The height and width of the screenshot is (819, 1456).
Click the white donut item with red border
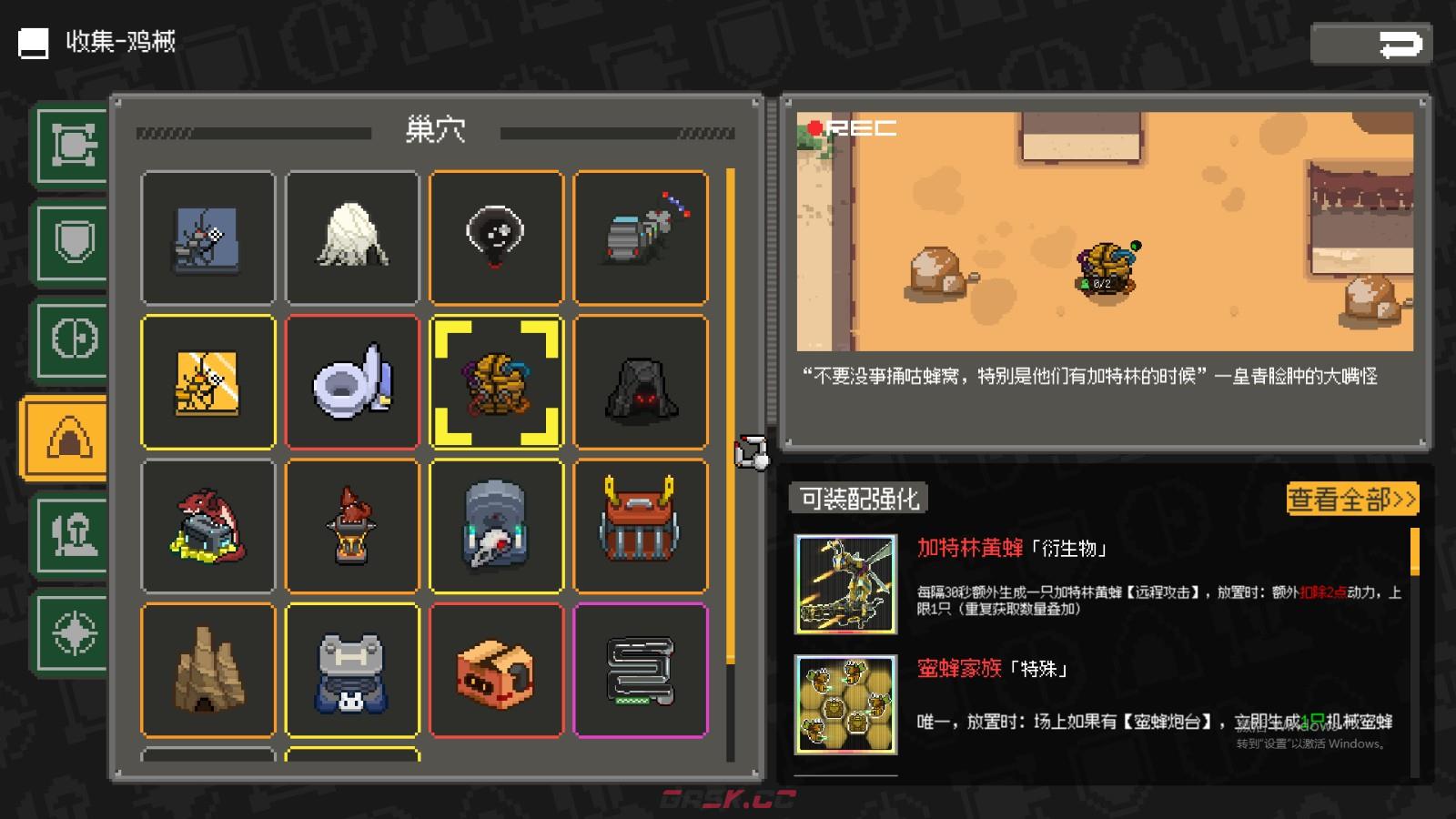point(353,382)
